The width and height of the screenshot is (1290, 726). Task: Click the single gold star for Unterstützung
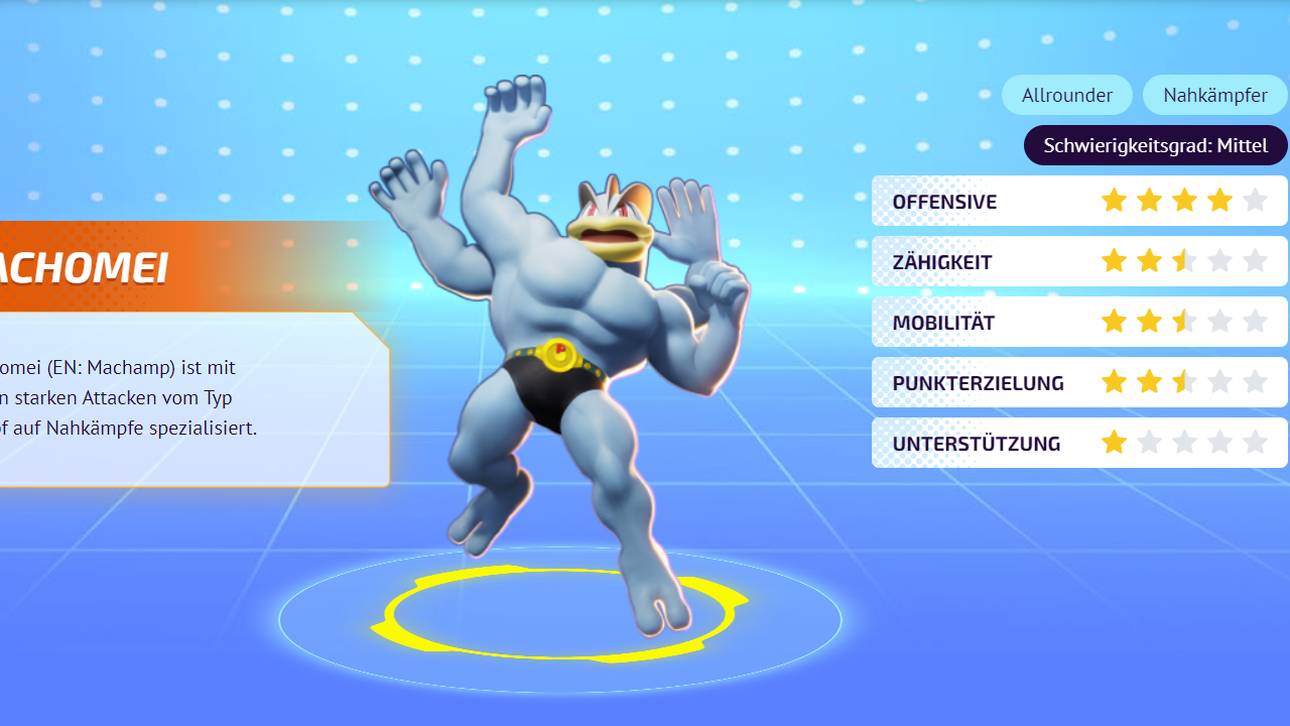point(1113,443)
